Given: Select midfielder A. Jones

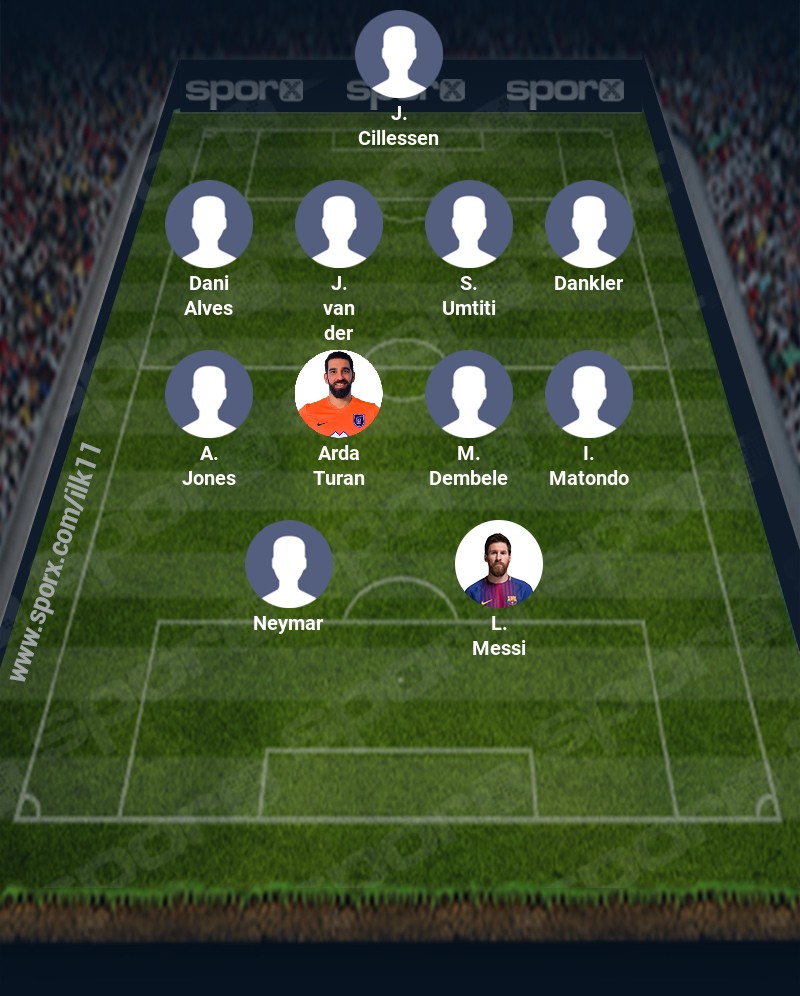Looking at the screenshot, I should pos(209,394).
